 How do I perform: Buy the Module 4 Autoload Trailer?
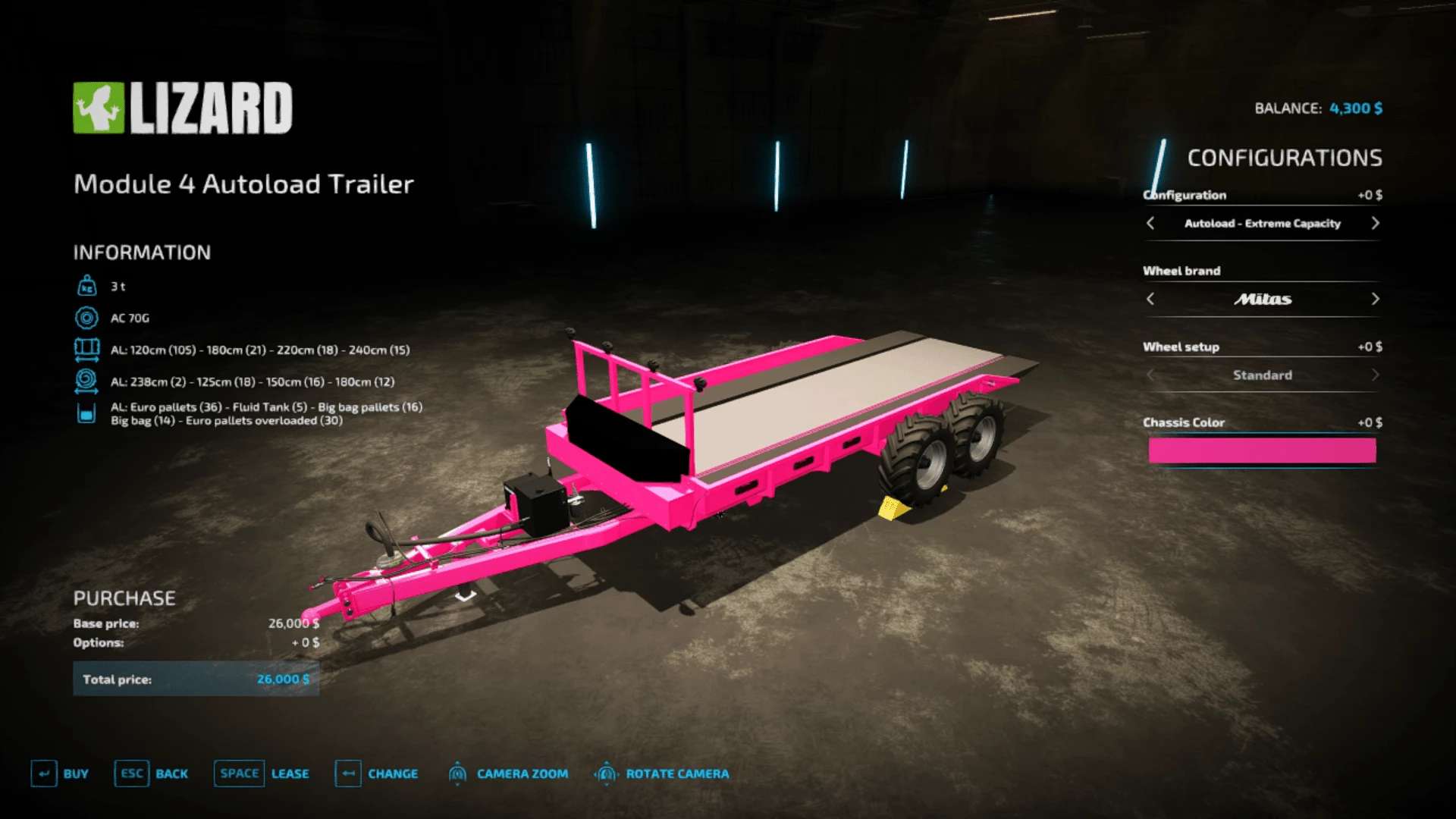[60, 773]
